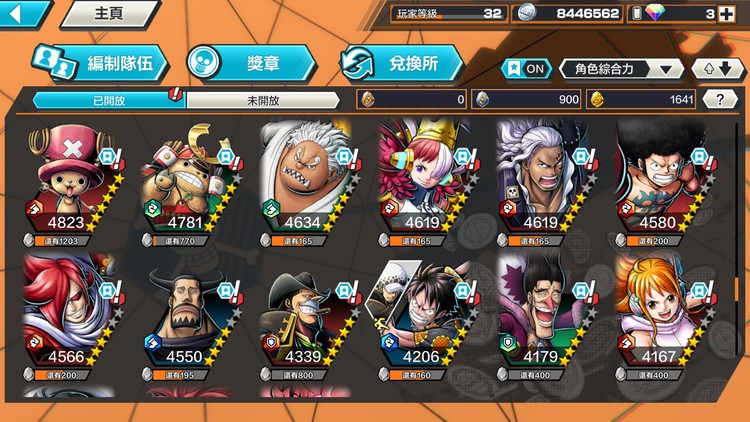The width and height of the screenshot is (750, 422).
Task: Go back with the arrow button
Action: pos(24,14)
